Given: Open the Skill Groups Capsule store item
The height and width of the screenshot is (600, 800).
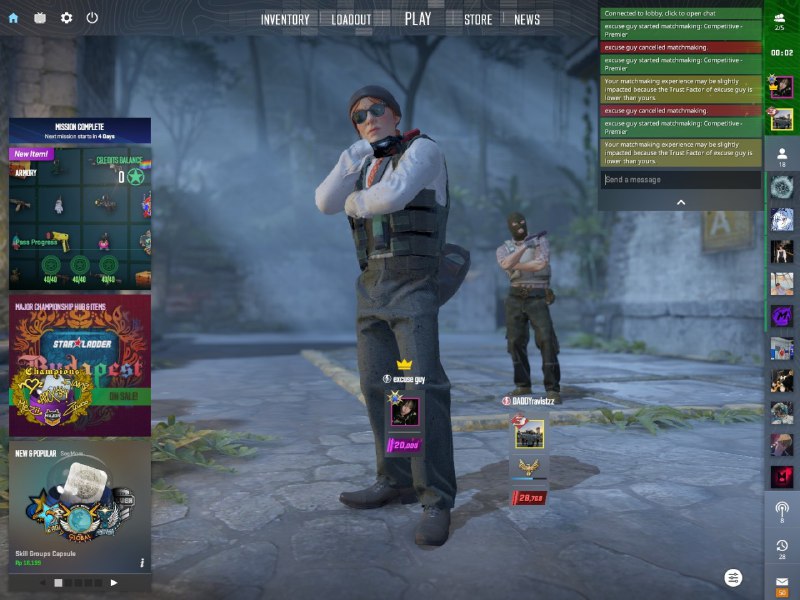Looking at the screenshot, I should (x=80, y=510).
